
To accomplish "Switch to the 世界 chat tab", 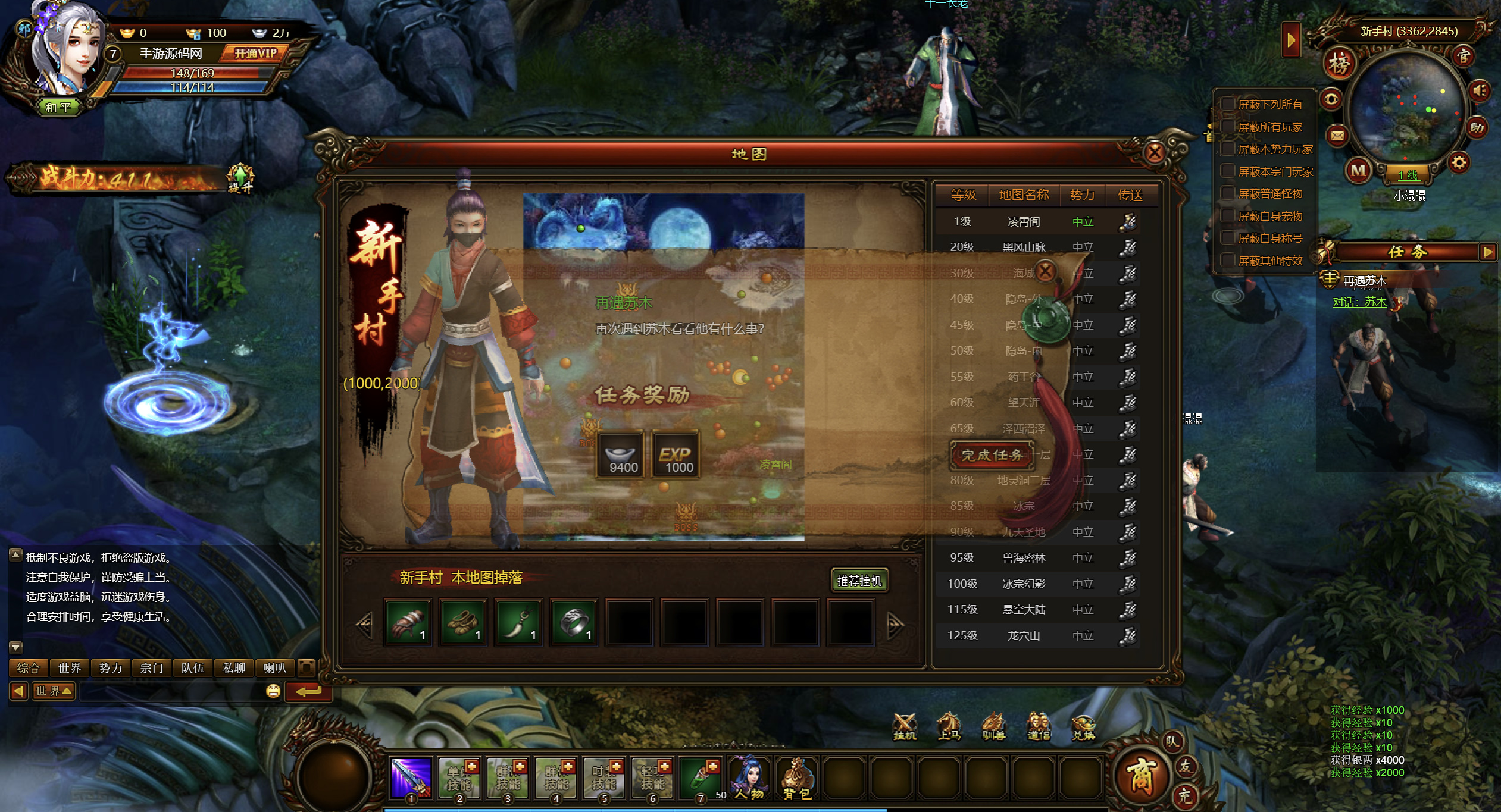I will (x=70, y=668).
